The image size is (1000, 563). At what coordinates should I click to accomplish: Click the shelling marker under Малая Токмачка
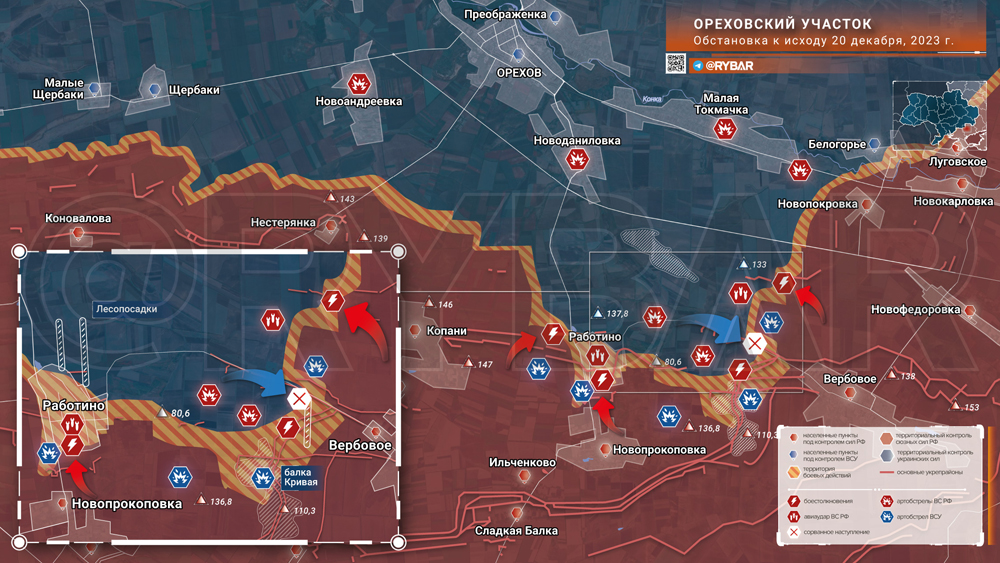pos(725,129)
